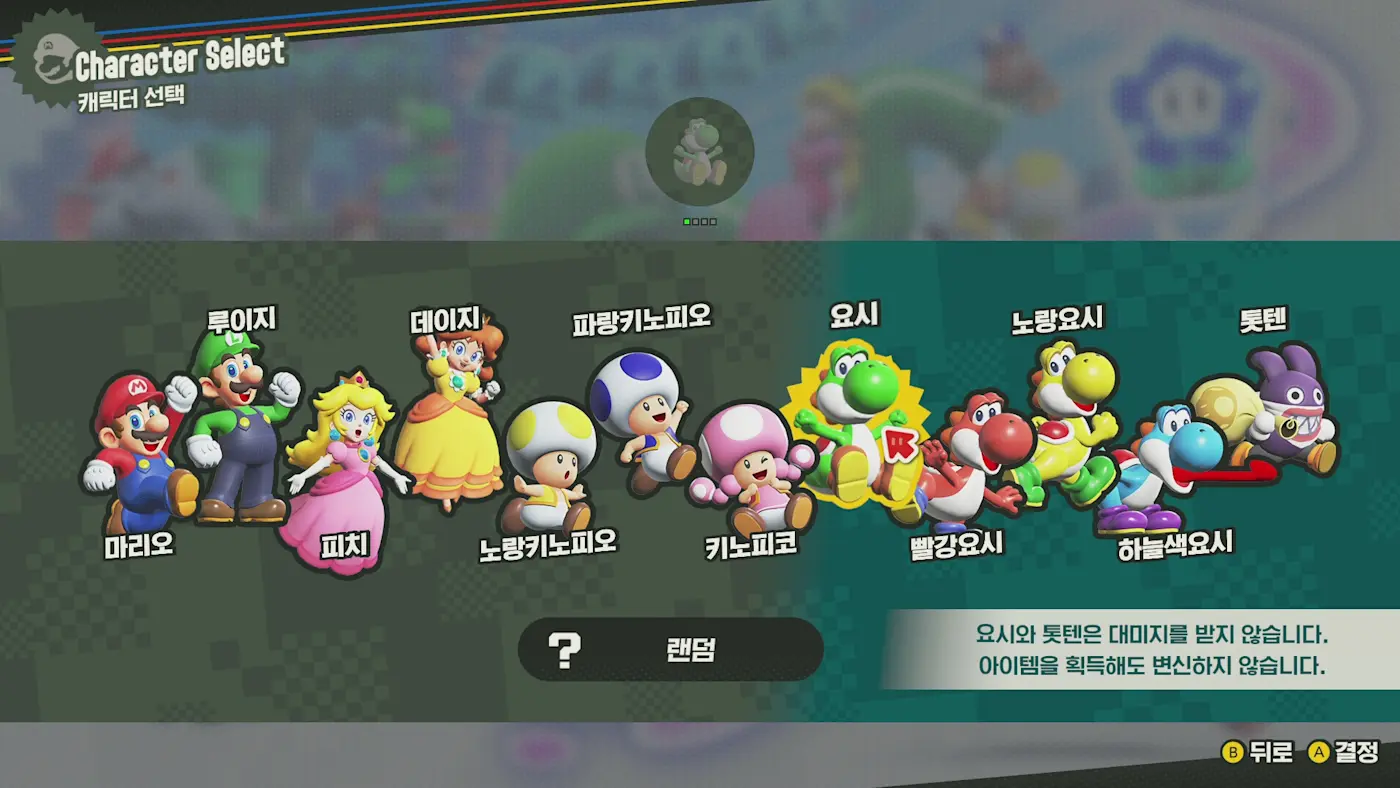
Task: Open the last roster page indicator dot
Action: 713,221
